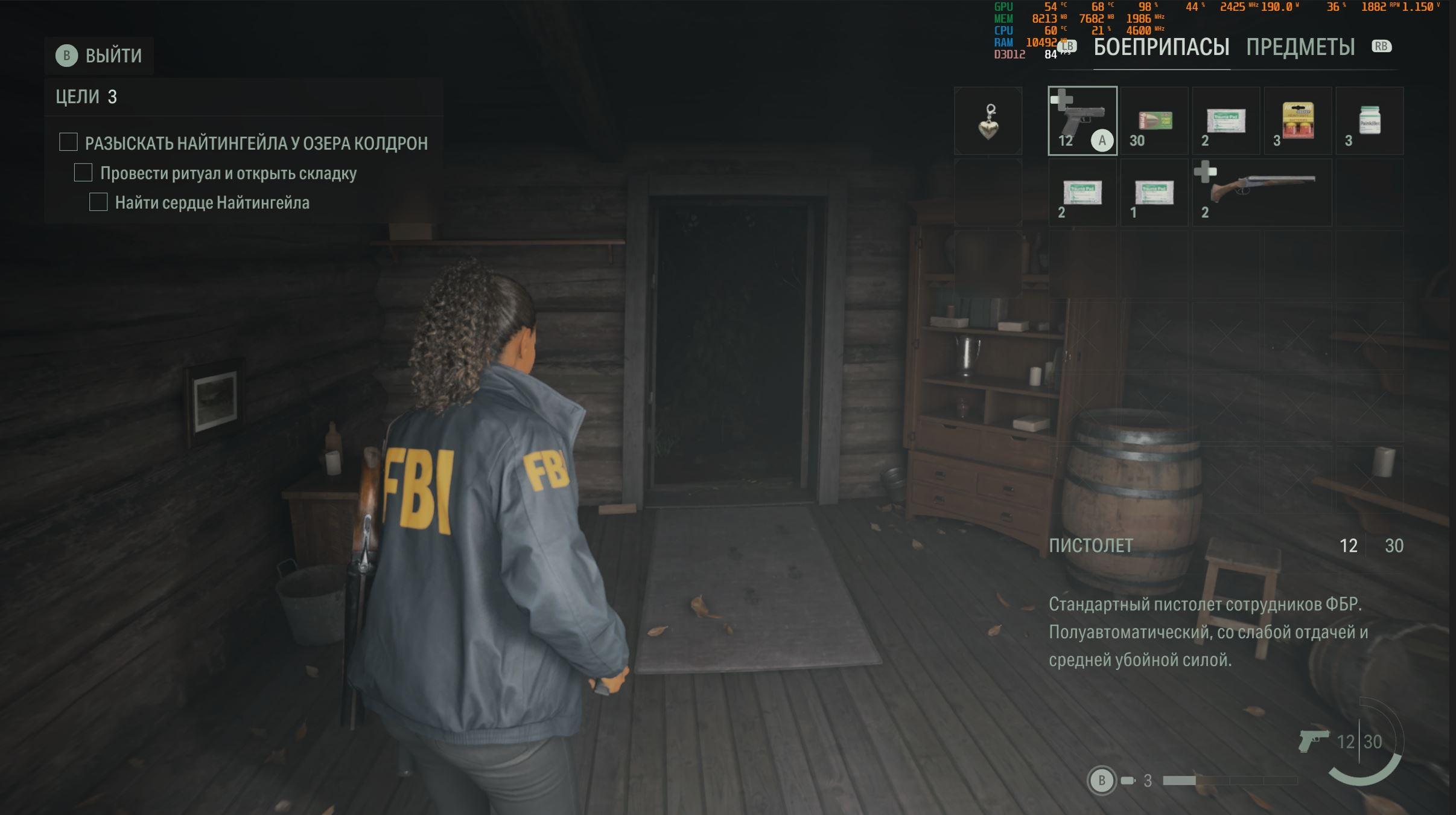Select the sawed-off shotgun slot
This screenshot has height=815, width=1456.
(1262, 193)
